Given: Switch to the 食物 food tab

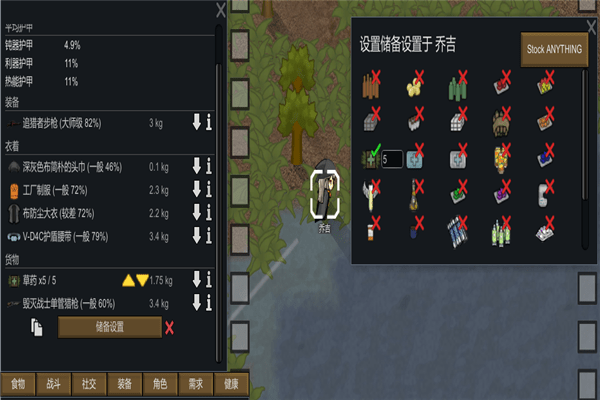Looking at the screenshot, I should [18, 383].
